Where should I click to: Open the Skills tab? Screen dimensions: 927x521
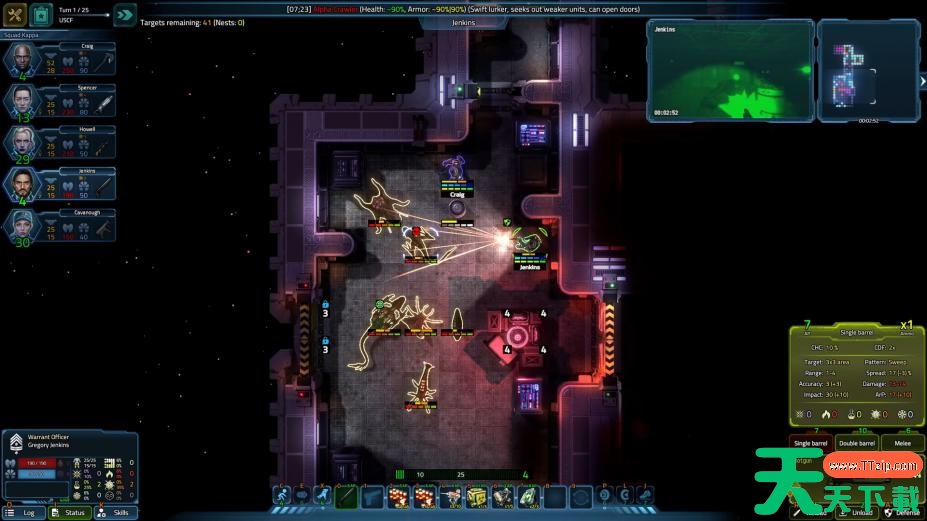[115, 512]
